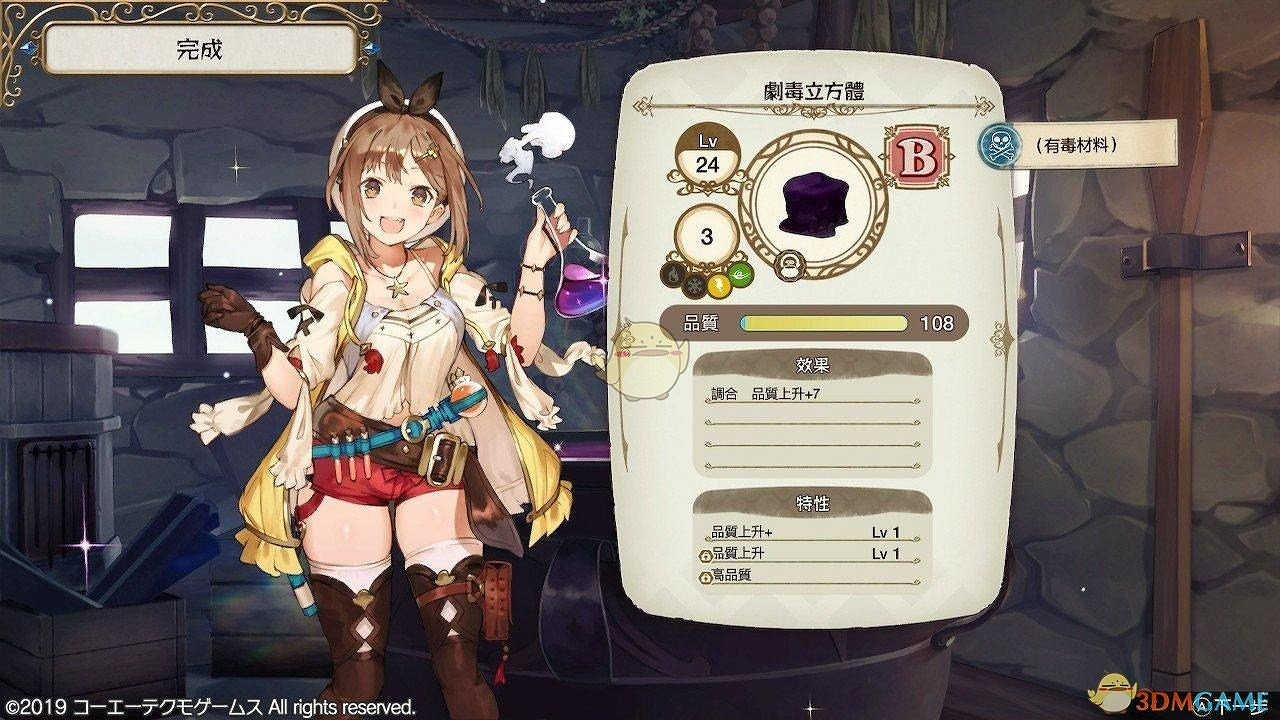Click the yellow lightning element icon
1280x720 pixels.
coord(718,288)
